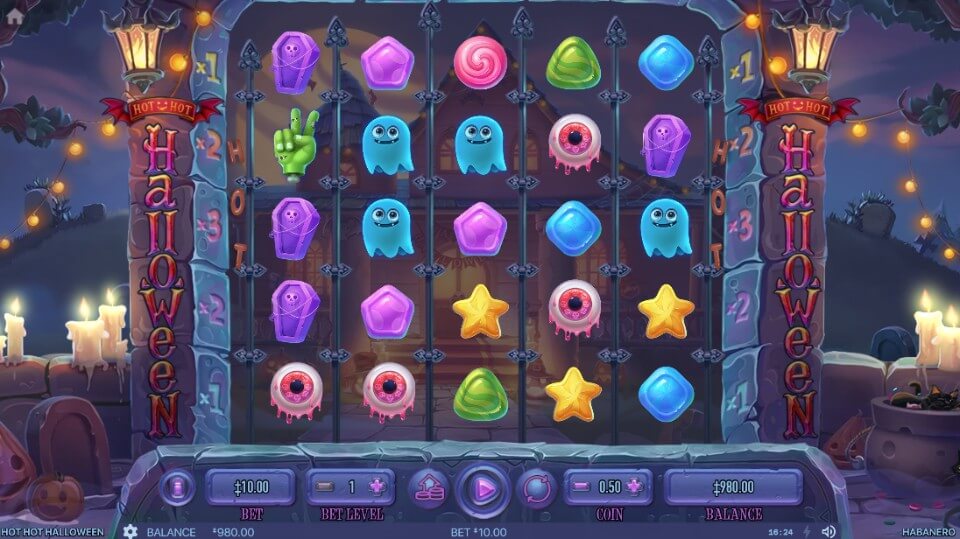Go to the home icon
Viewport: 960px width, 539px height.
15,17
